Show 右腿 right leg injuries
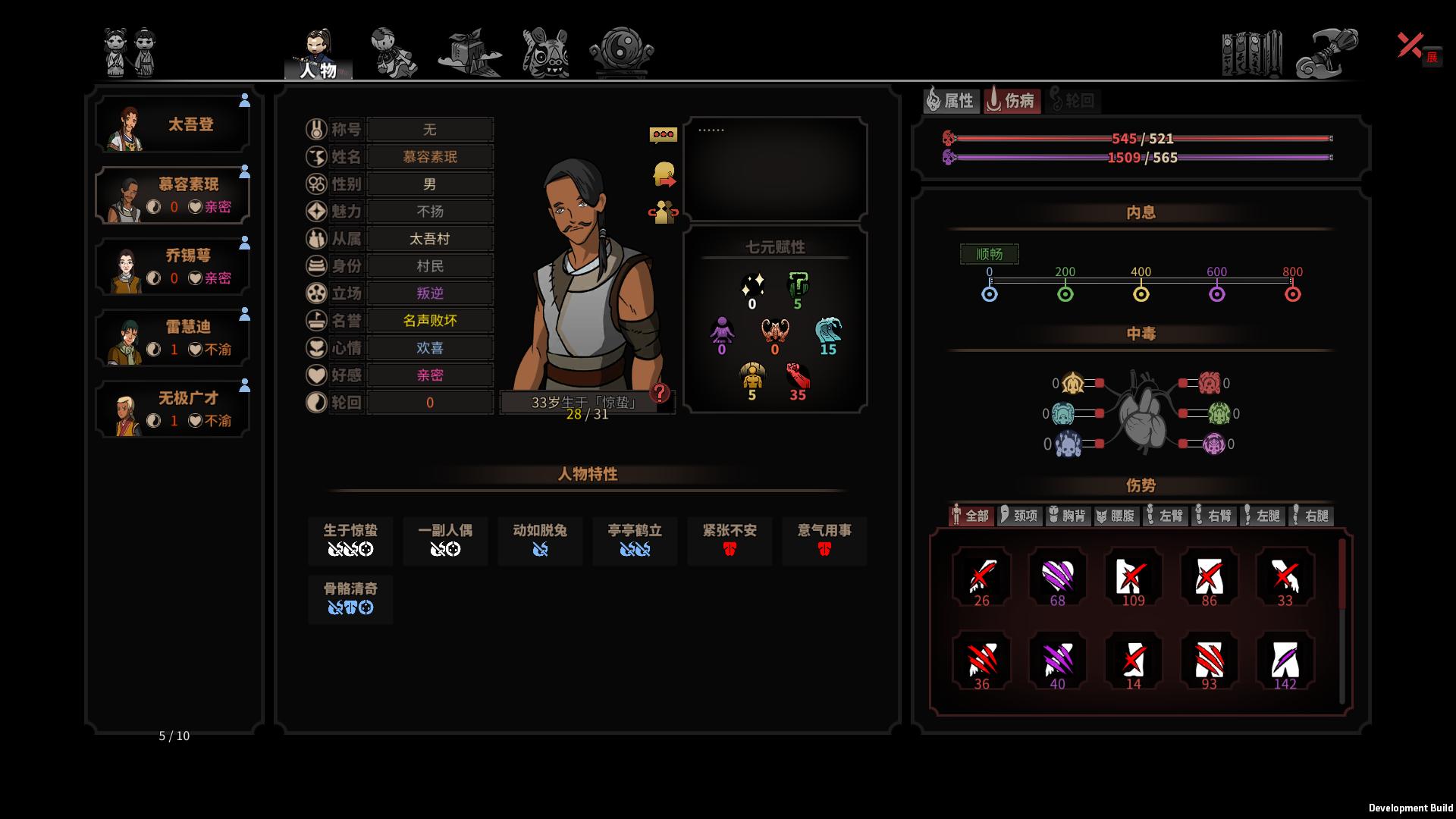The height and width of the screenshot is (819, 1456). click(1310, 516)
